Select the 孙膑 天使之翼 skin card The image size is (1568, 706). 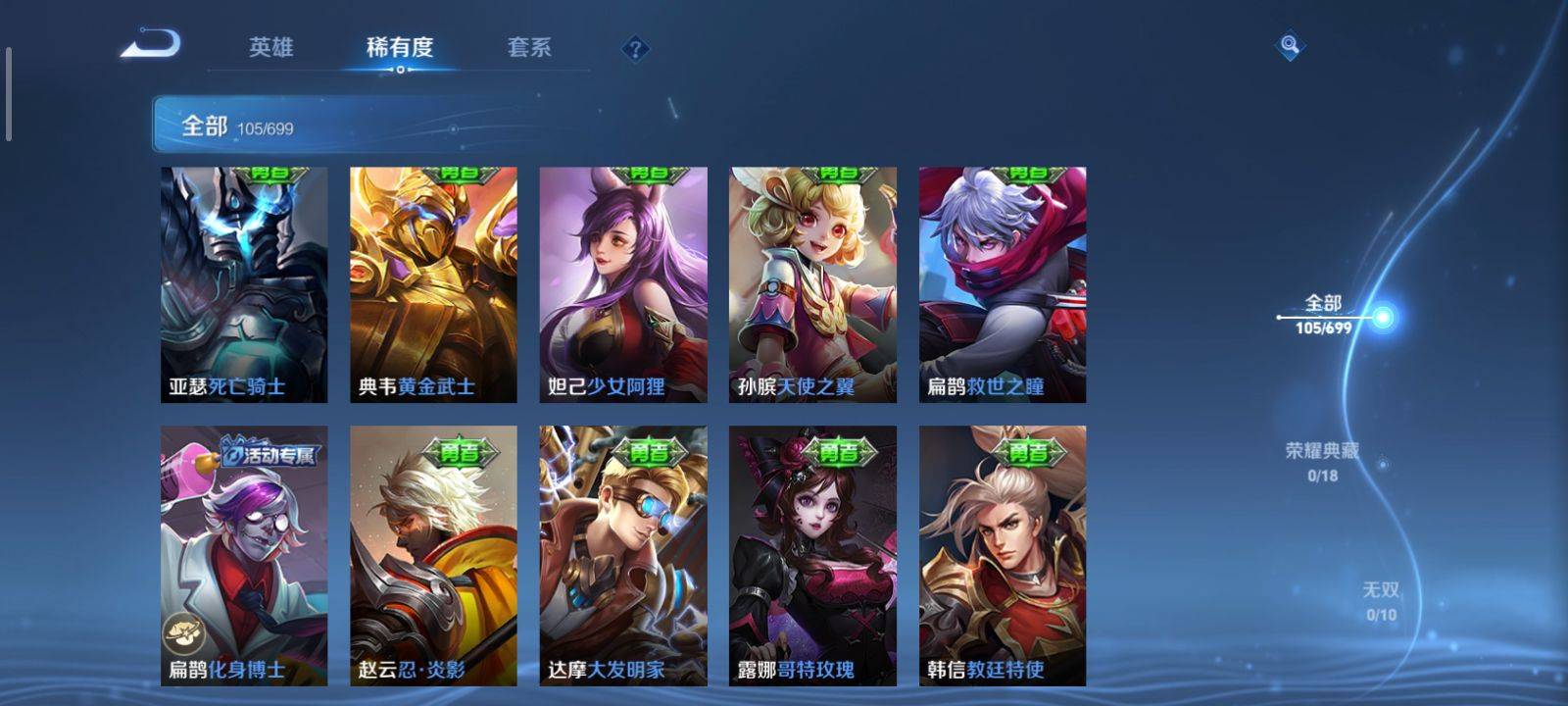pyautogui.click(x=812, y=284)
